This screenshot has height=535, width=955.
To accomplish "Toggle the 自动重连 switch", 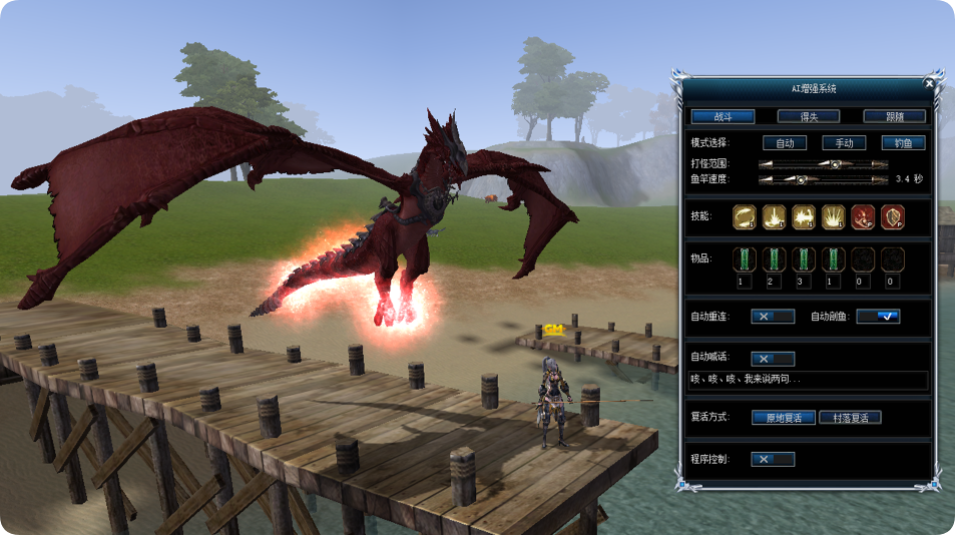I will tap(772, 316).
